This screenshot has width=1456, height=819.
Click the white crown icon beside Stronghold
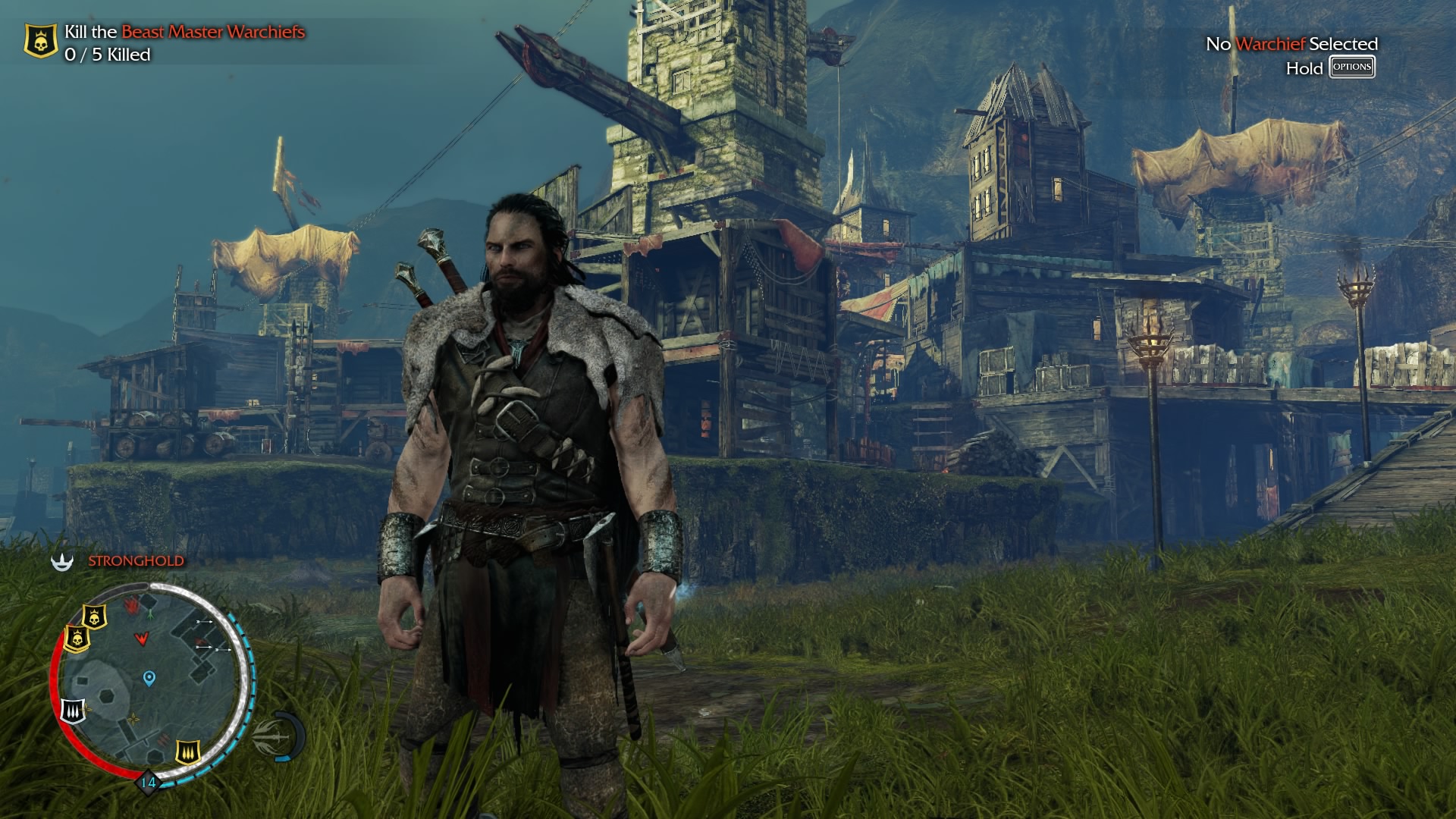click(x=62, y=561)
